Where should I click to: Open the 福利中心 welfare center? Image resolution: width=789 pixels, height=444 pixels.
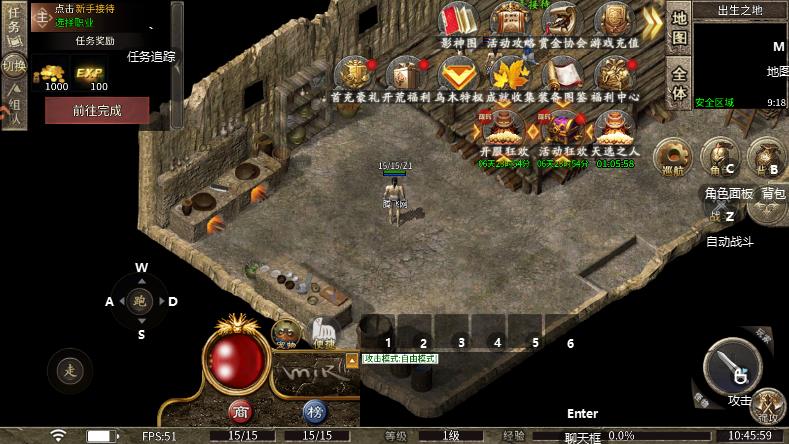coord(614,75)
